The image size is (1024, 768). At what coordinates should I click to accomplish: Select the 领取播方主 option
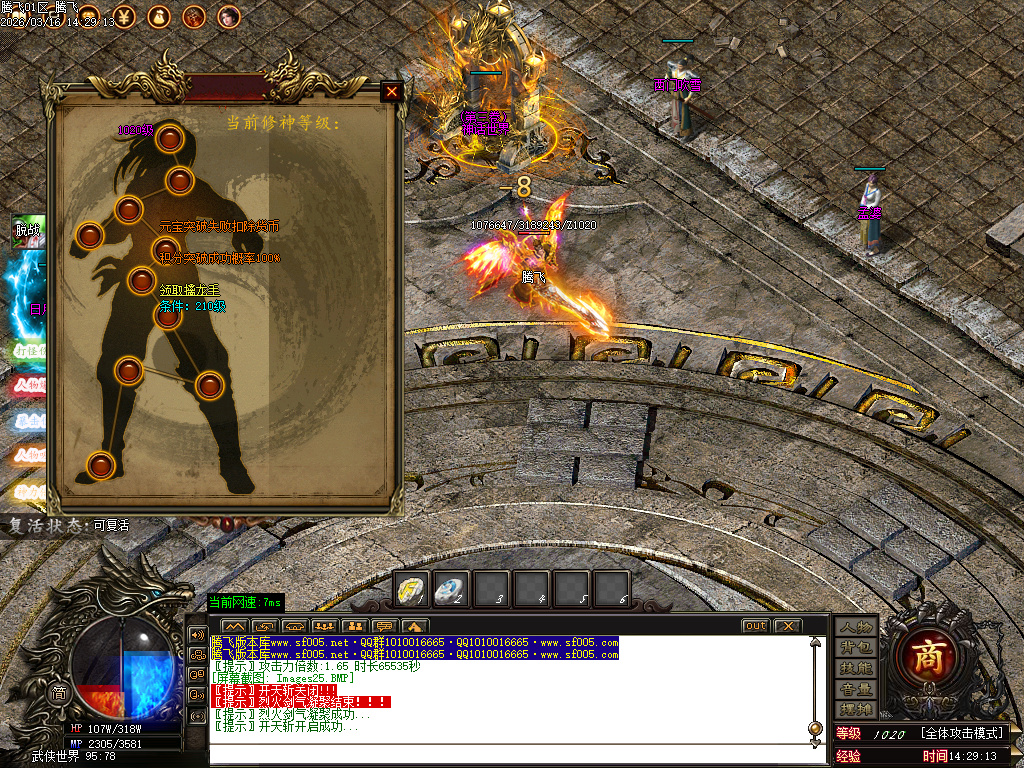pyautogui.click(x=190, y=291)
